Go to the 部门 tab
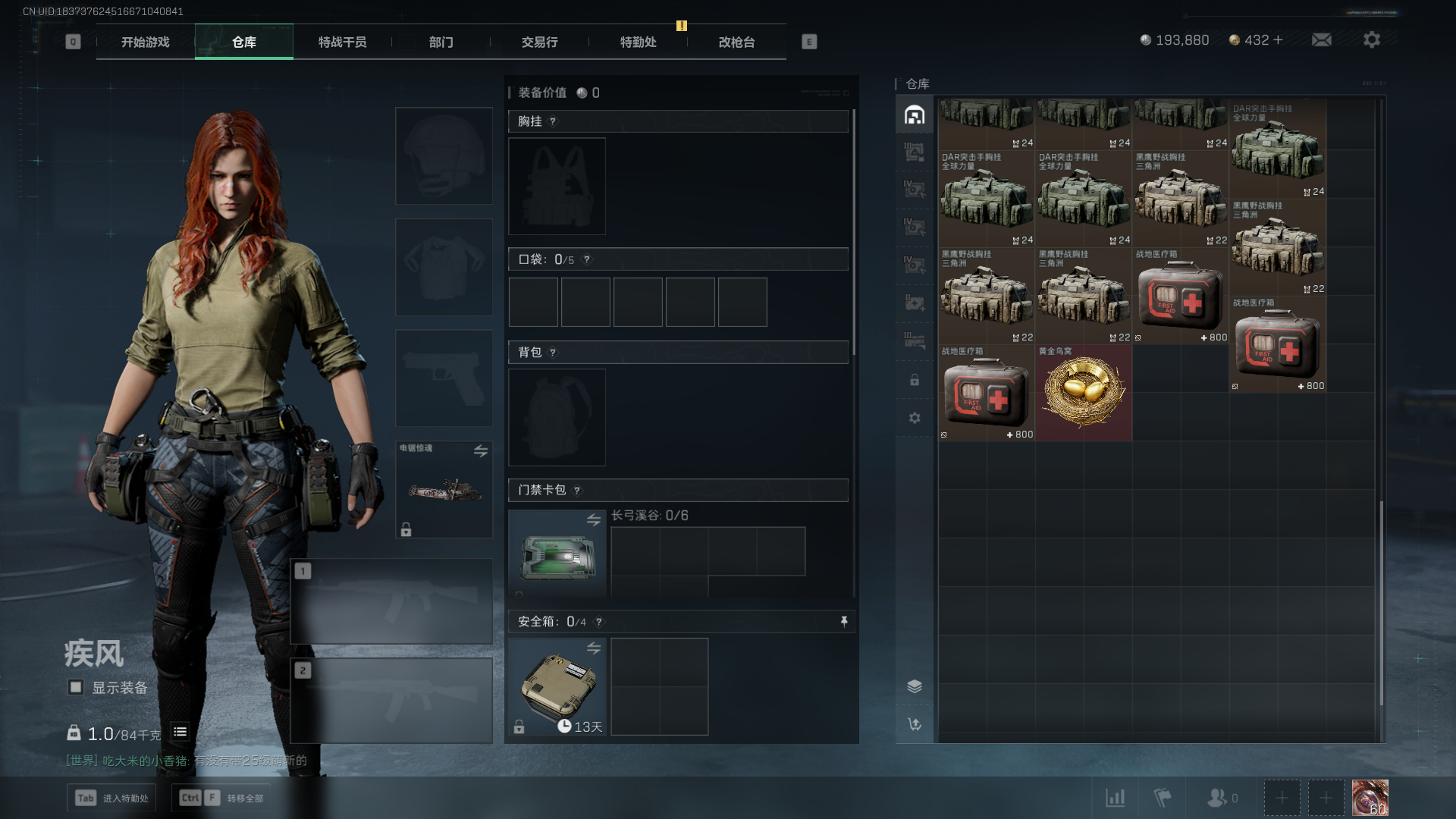 tap(441, 42)
